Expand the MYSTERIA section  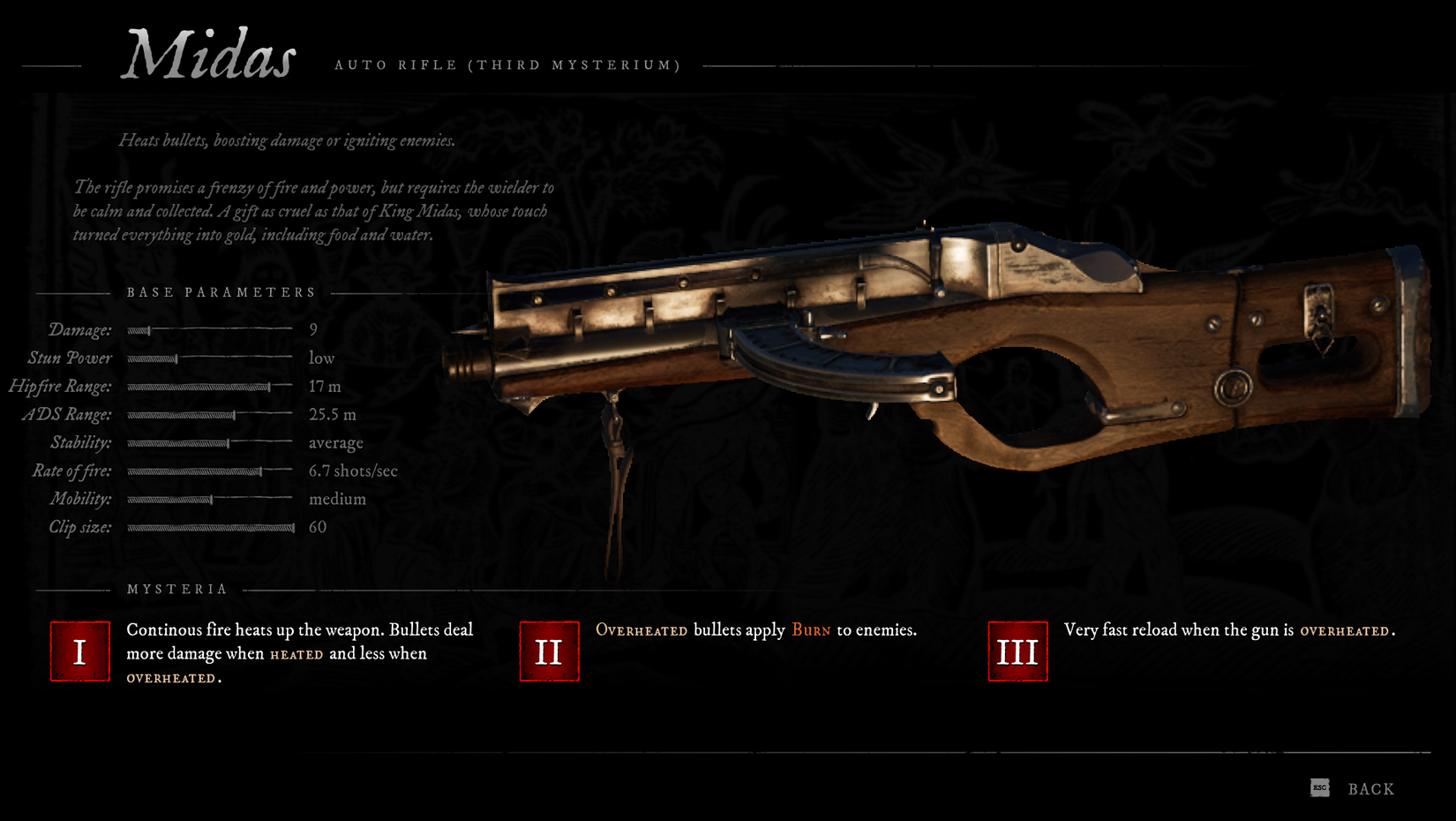pos(176,588)
